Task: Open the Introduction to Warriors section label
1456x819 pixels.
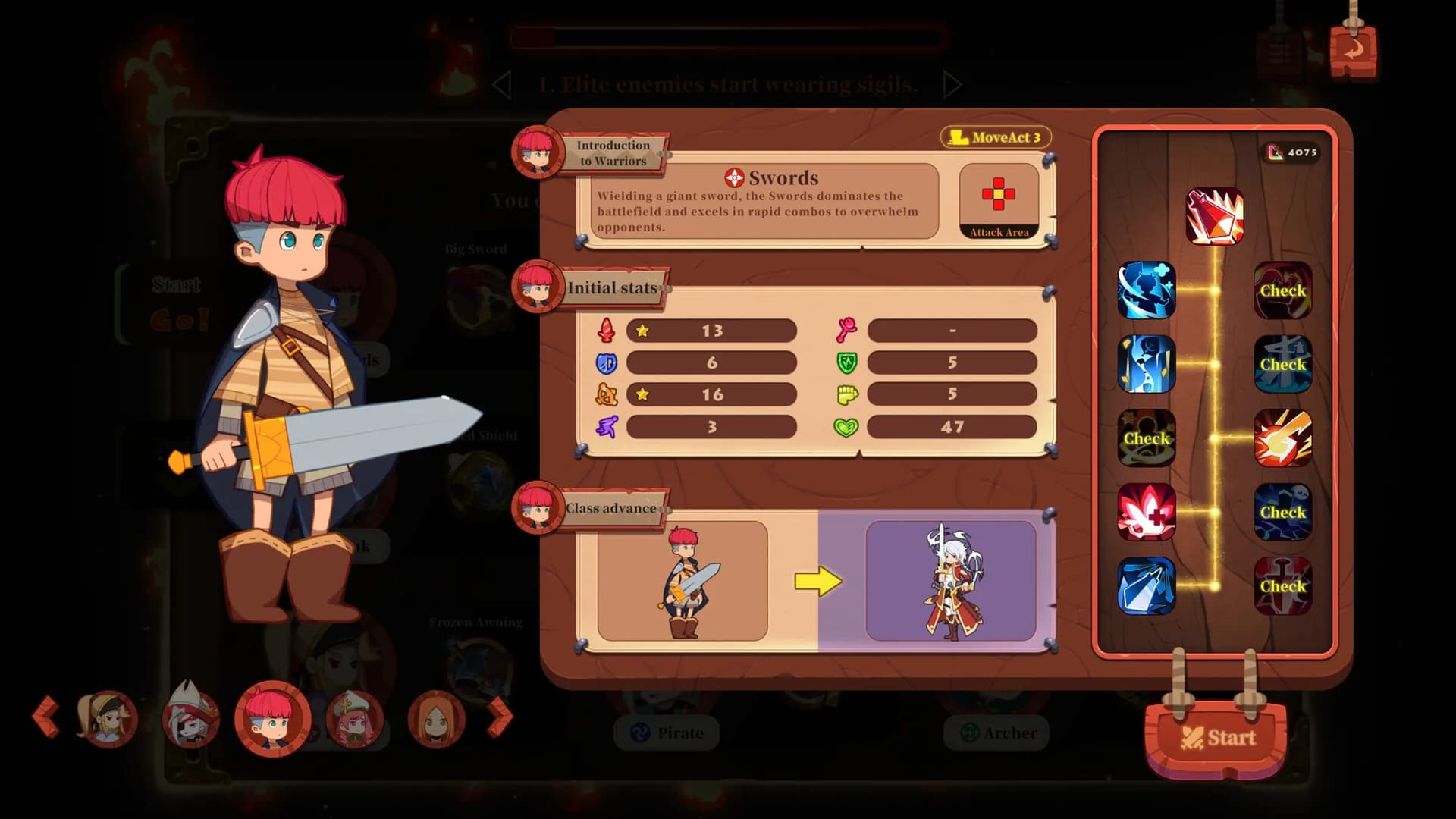Action: [613, 152]
